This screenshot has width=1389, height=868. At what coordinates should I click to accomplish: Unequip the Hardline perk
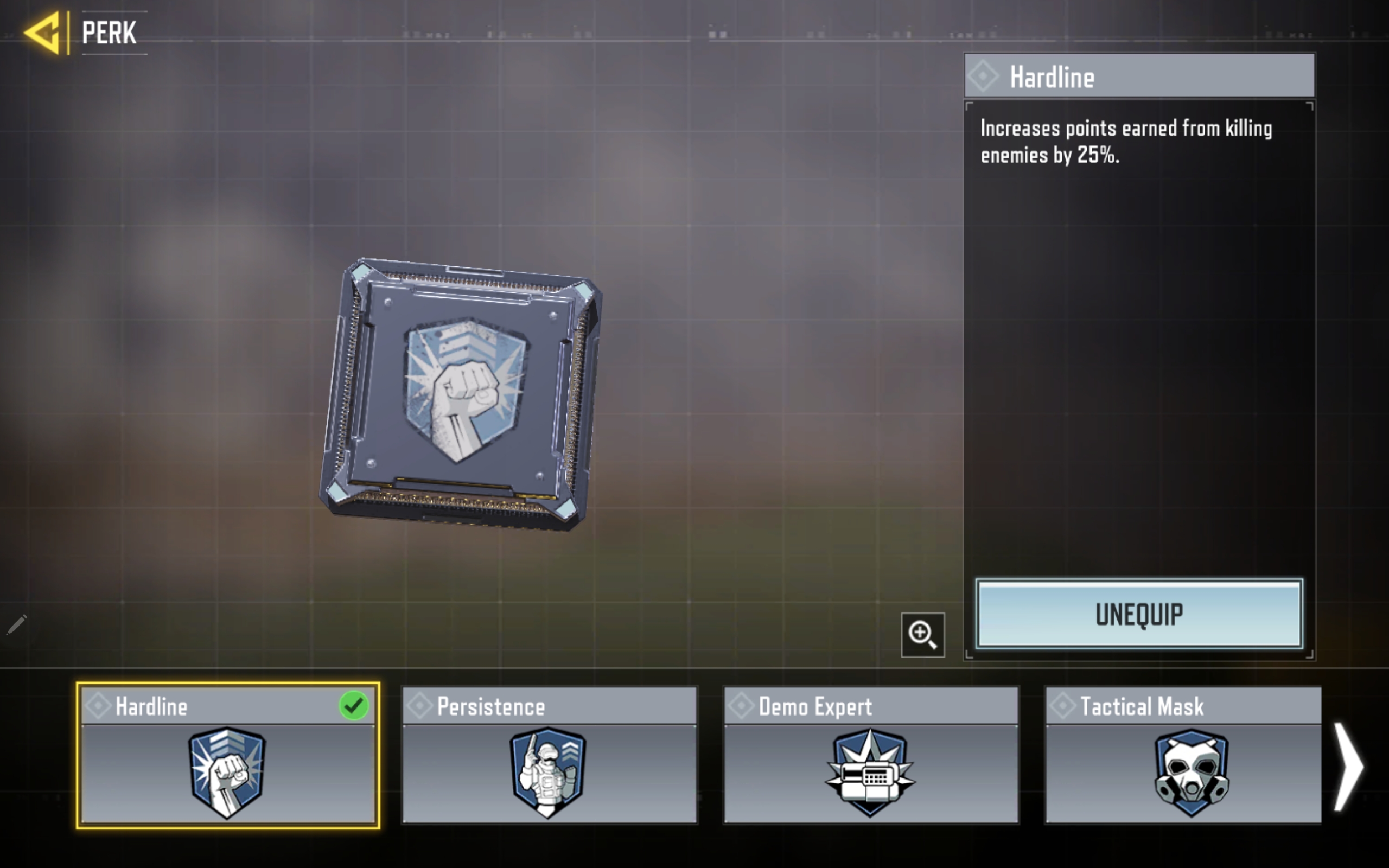click(1139, 614)
